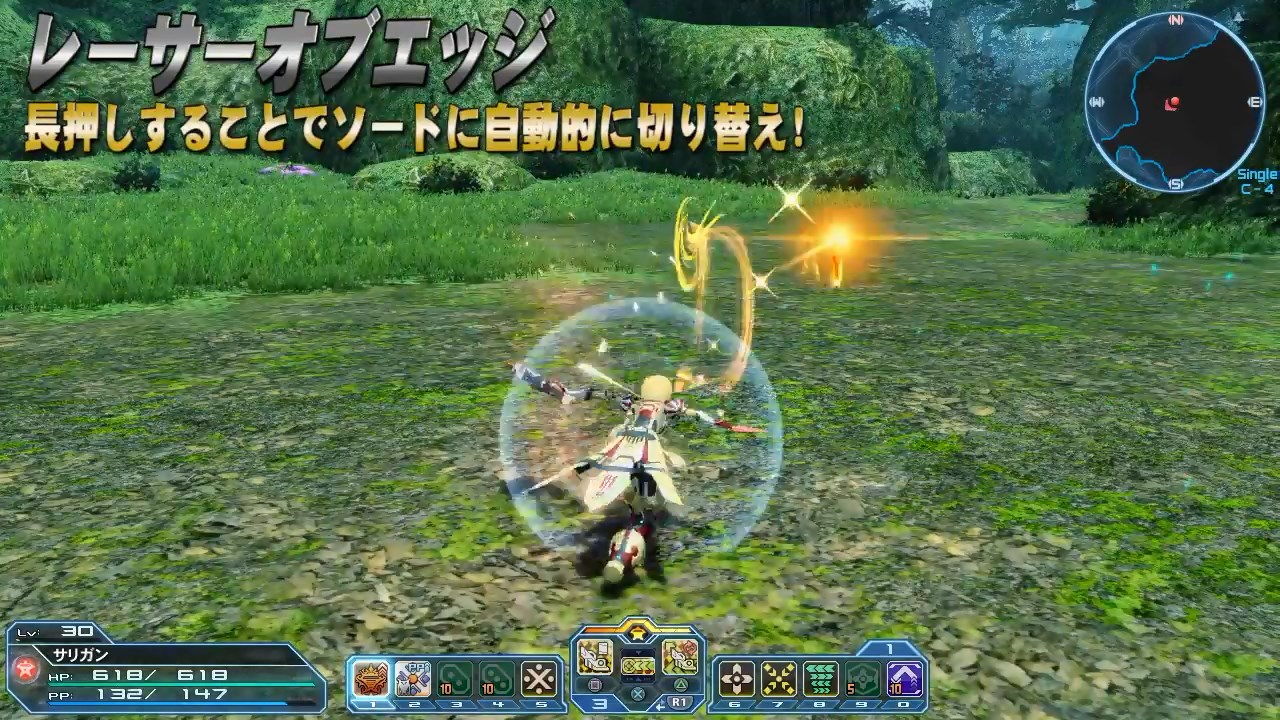
Task: Activate the PP restore item in slot 2
Action: pos(413,676)
